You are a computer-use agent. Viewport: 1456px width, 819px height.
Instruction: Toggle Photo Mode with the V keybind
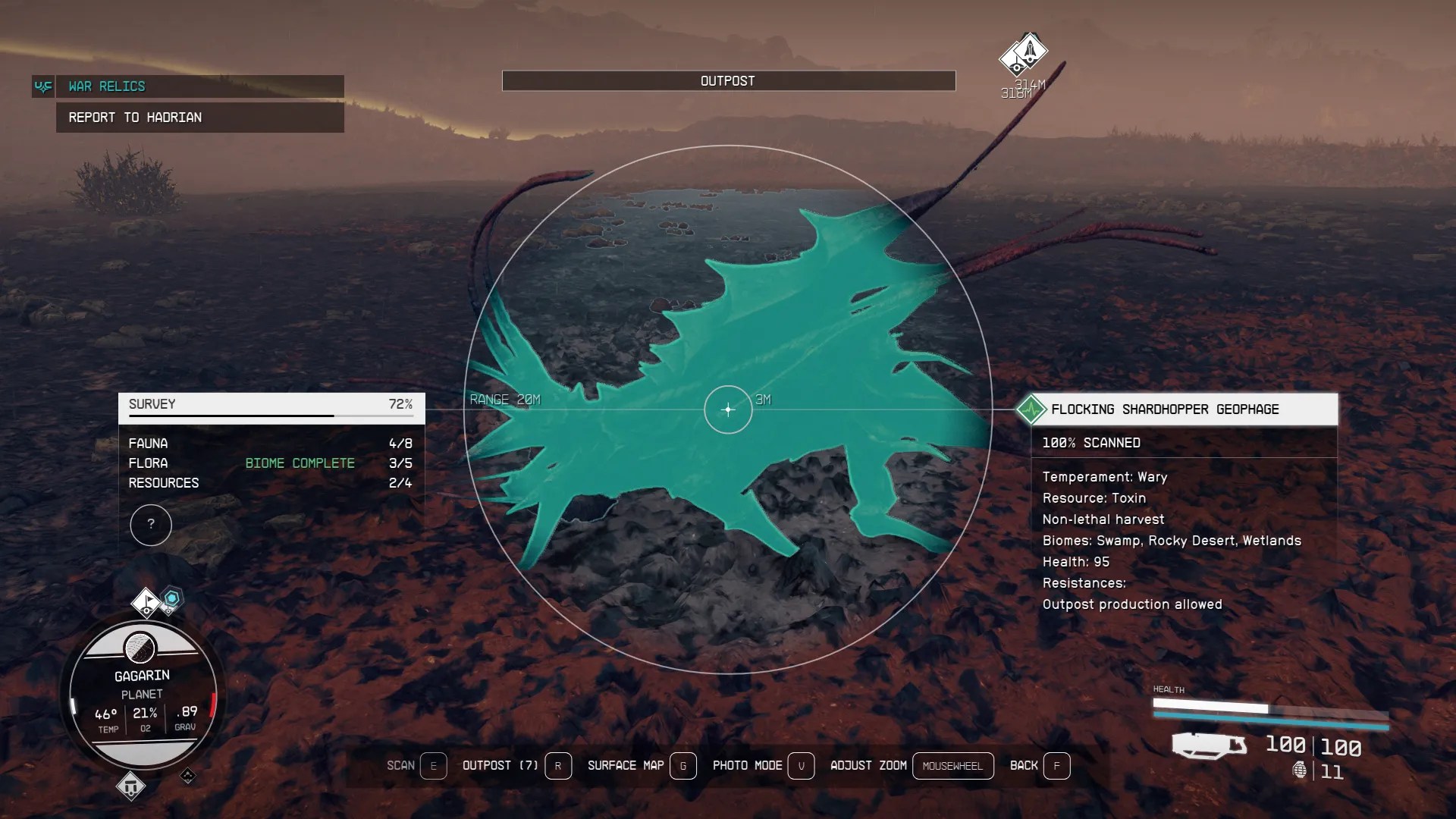802,766
